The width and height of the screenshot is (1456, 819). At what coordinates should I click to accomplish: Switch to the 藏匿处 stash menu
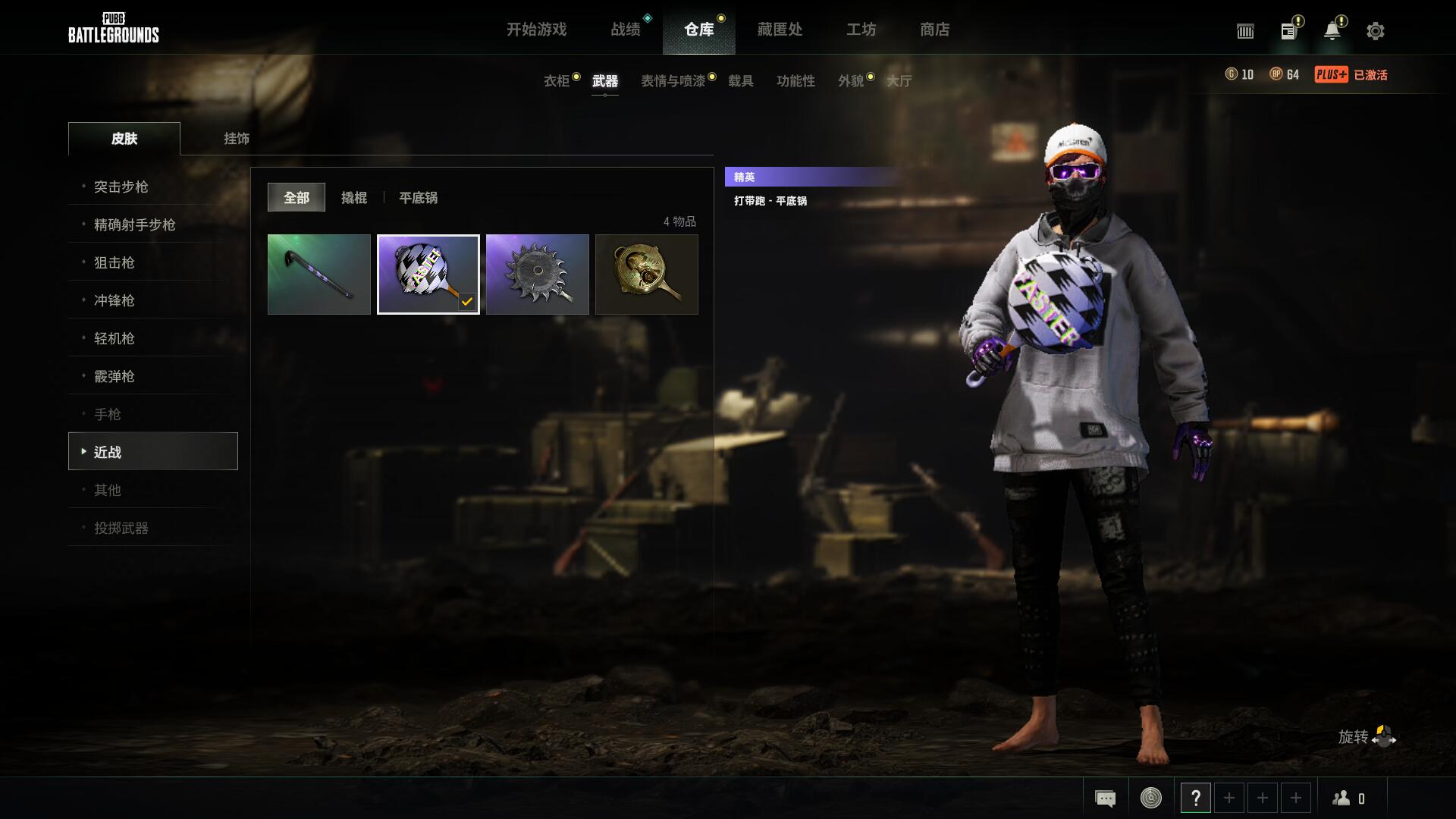click(779, 30)
